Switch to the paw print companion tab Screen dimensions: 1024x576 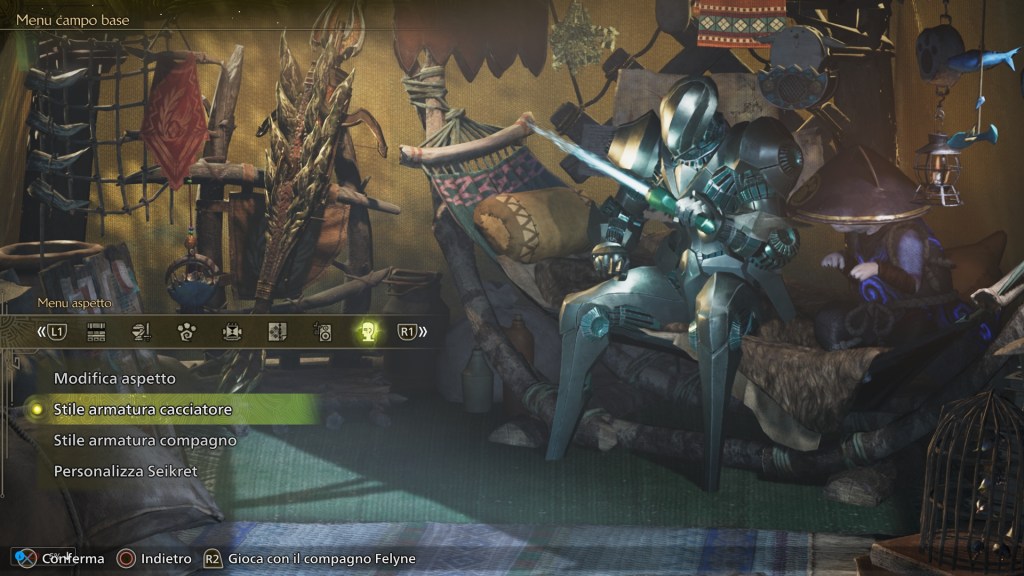pyautogui.click(x=187, y=332)
